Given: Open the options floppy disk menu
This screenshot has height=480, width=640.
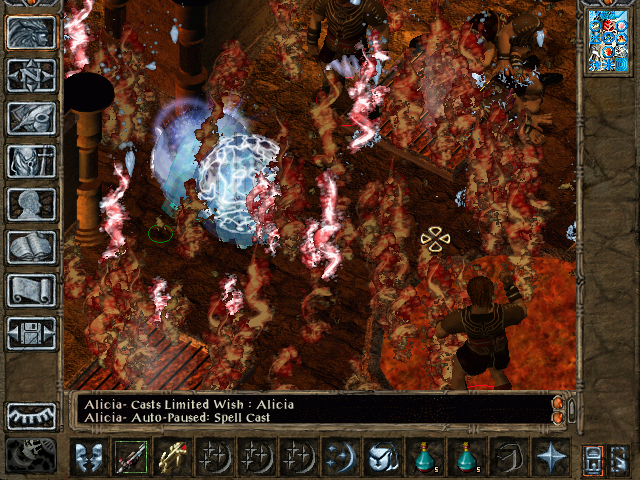Looking at the screenshot, I should 31,333.
